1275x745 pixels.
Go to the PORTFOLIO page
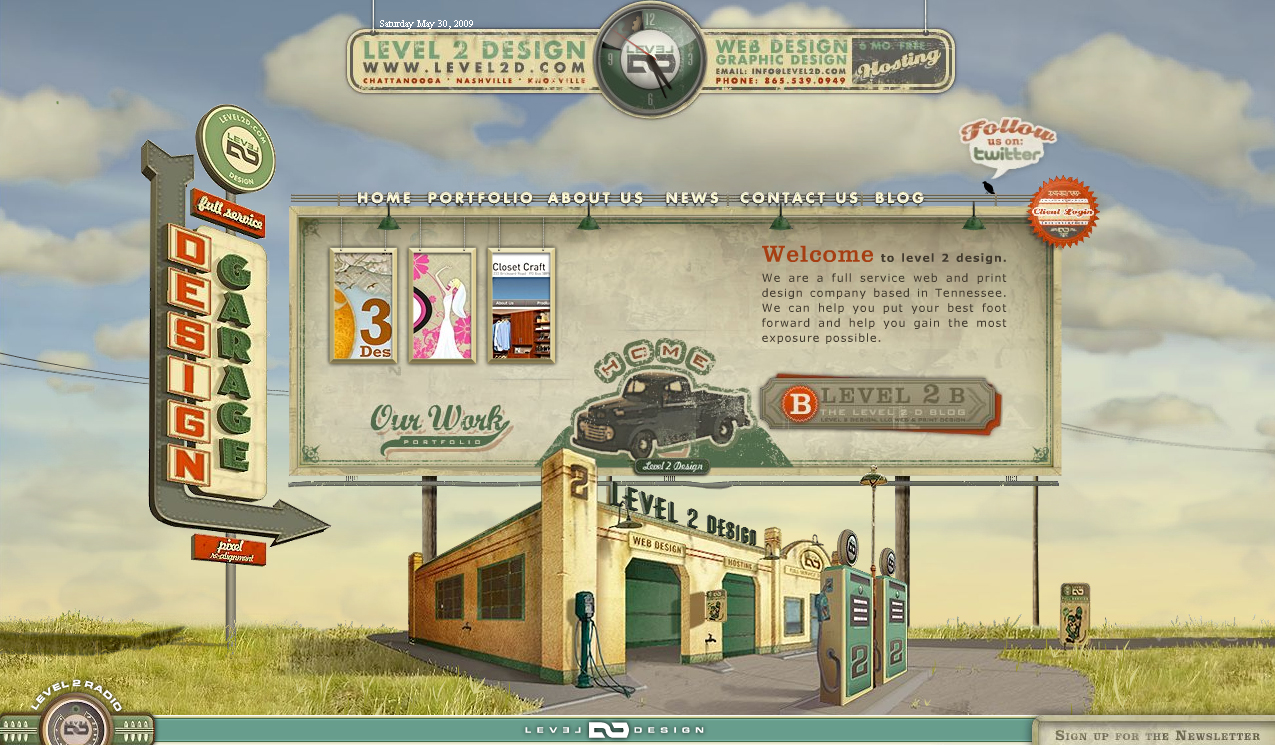pos(480,198)
